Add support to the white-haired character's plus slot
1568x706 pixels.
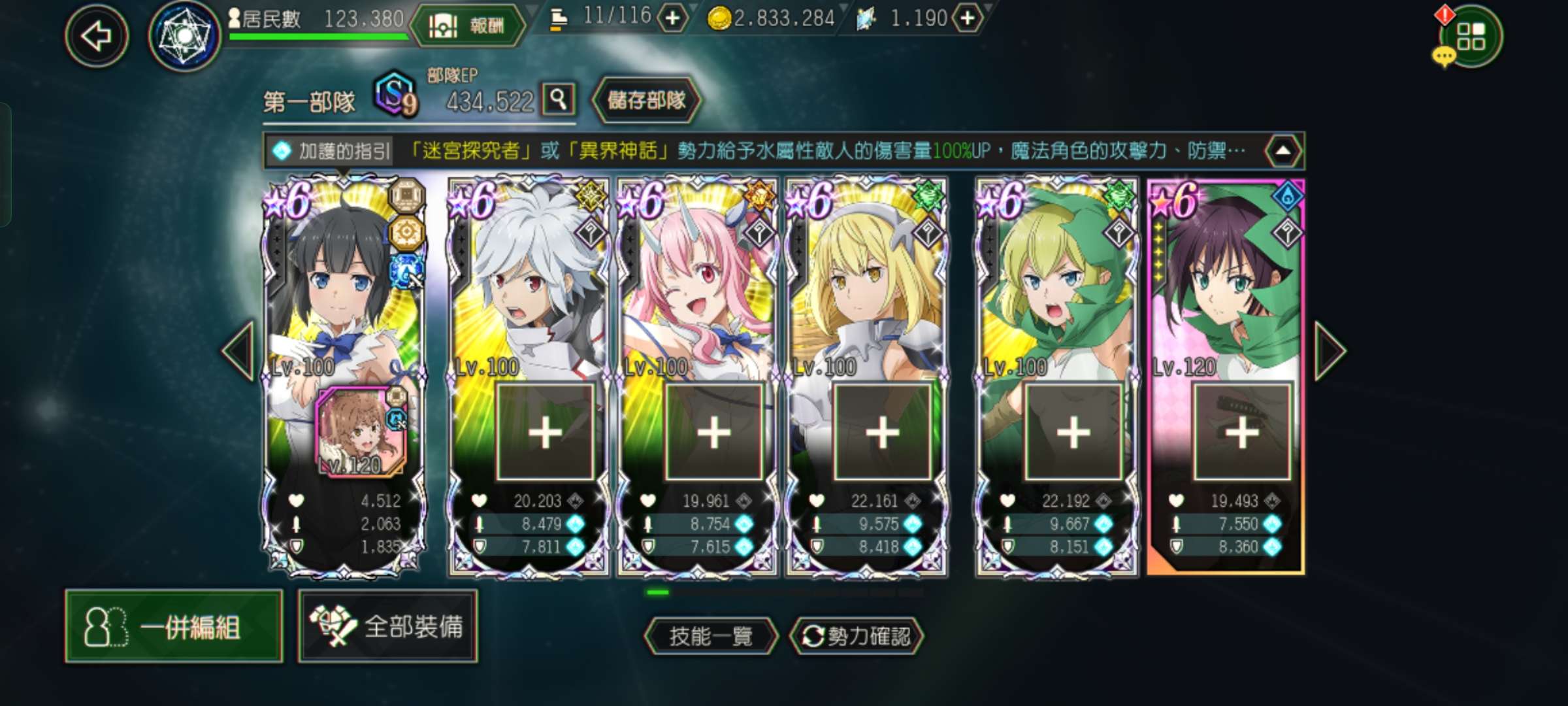point(545,432)
